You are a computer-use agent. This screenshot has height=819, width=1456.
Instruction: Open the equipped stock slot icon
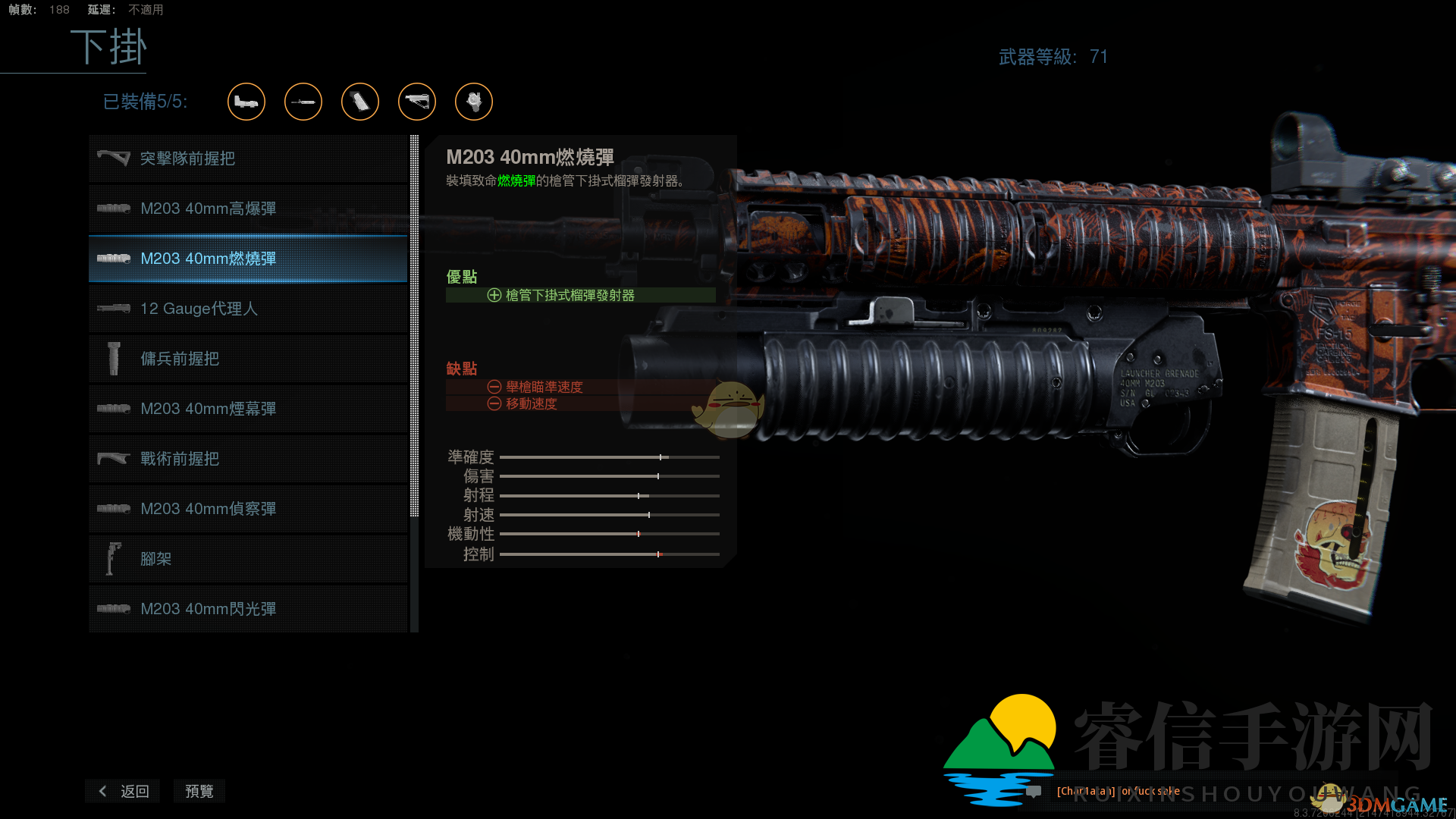[417, 102]
